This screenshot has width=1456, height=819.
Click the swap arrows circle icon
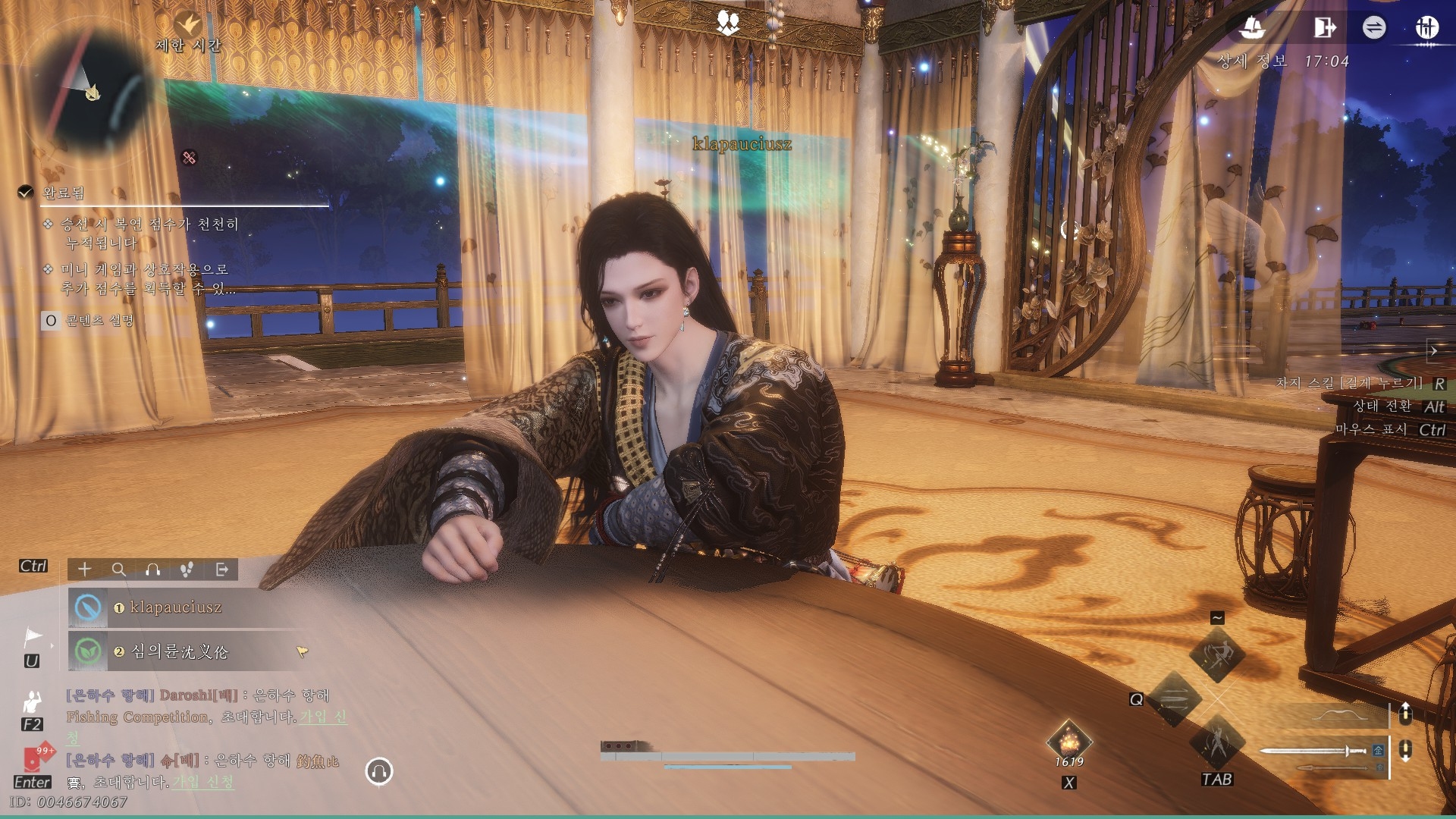point(1373,28)
